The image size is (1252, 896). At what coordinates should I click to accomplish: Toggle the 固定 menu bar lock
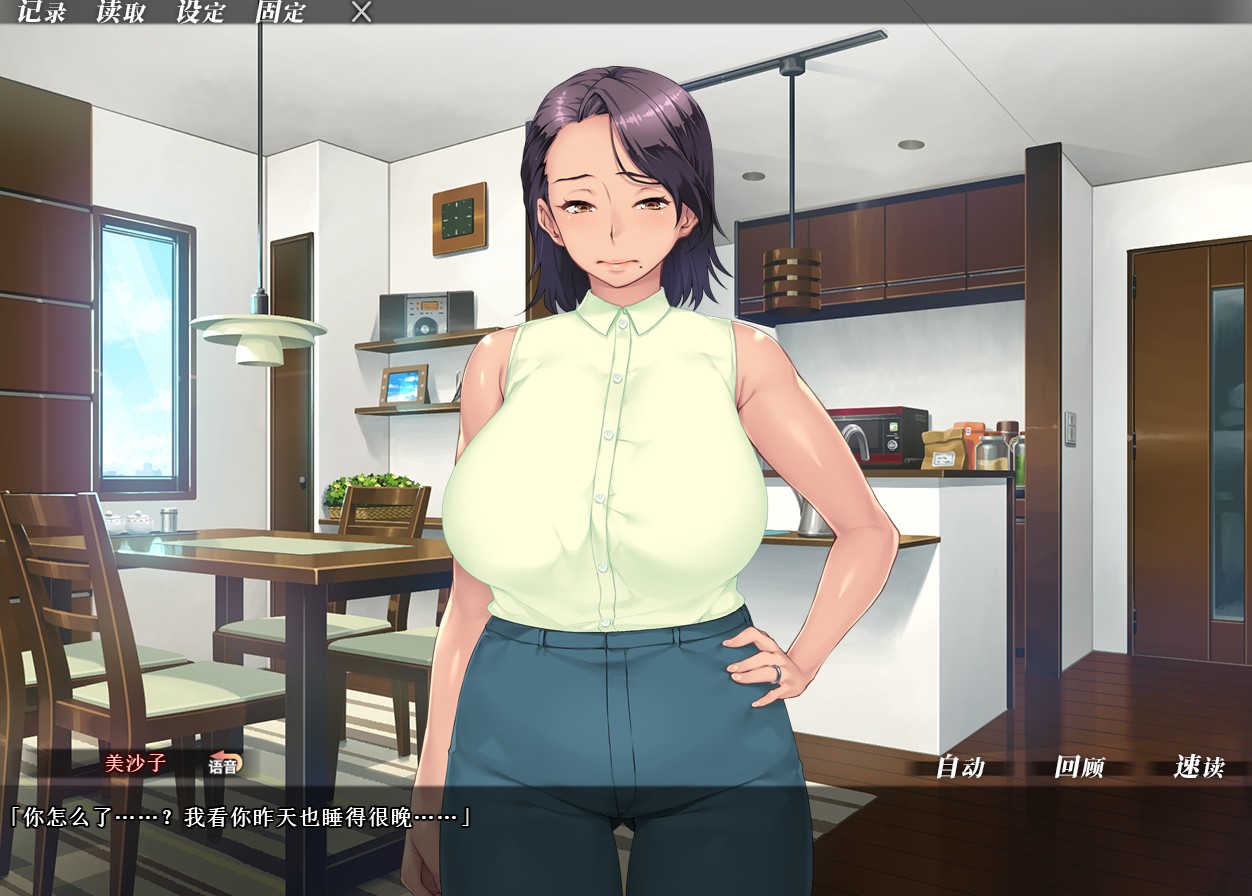(280, 11)
